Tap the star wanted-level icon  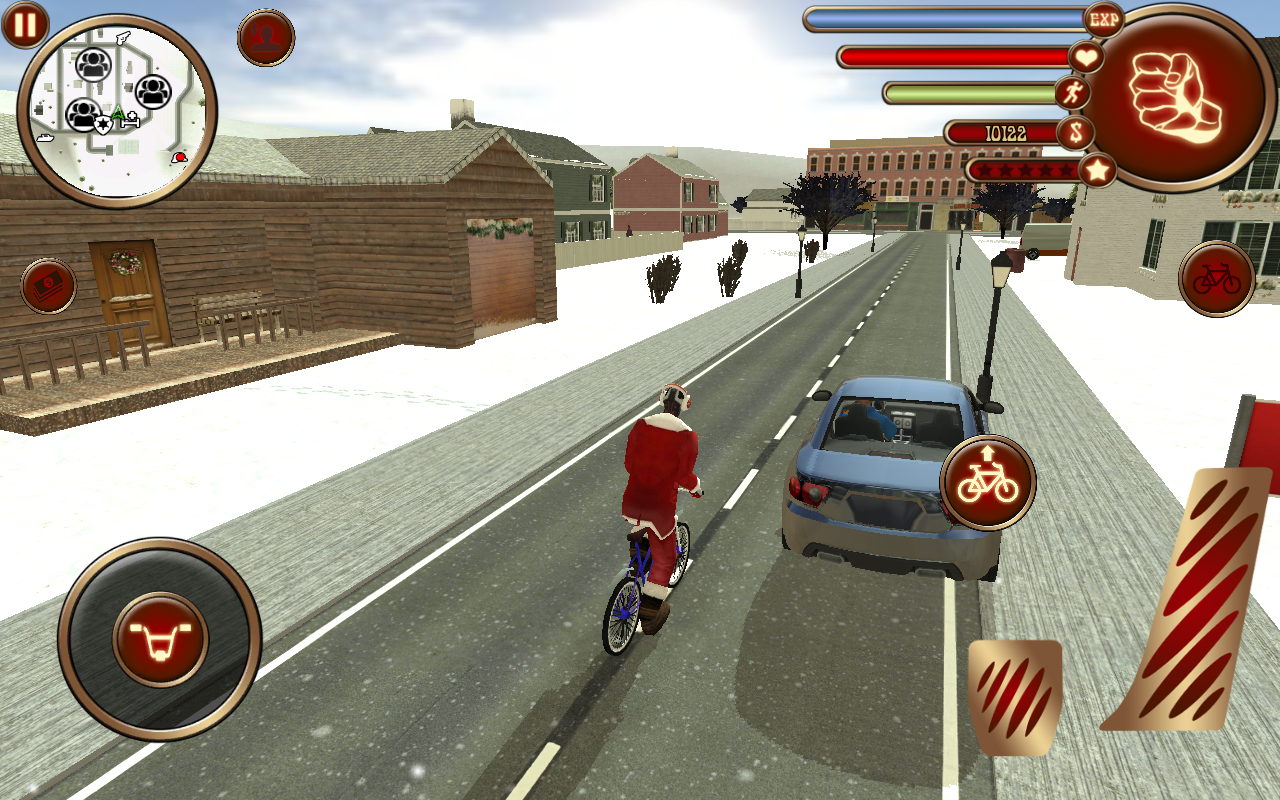[x=1096, y=170]
